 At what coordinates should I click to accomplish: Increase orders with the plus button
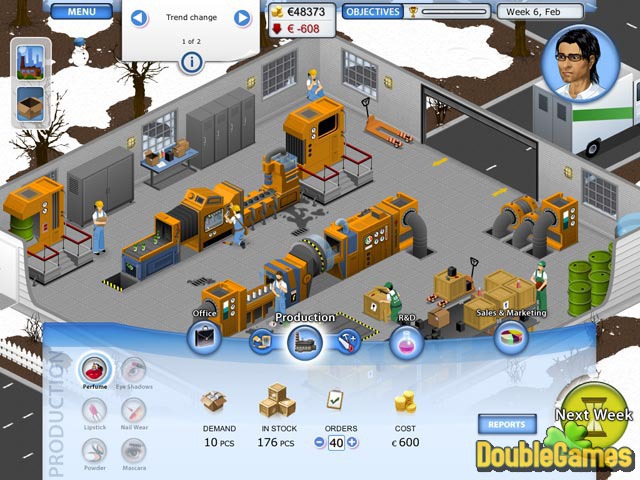coord(352,442)
